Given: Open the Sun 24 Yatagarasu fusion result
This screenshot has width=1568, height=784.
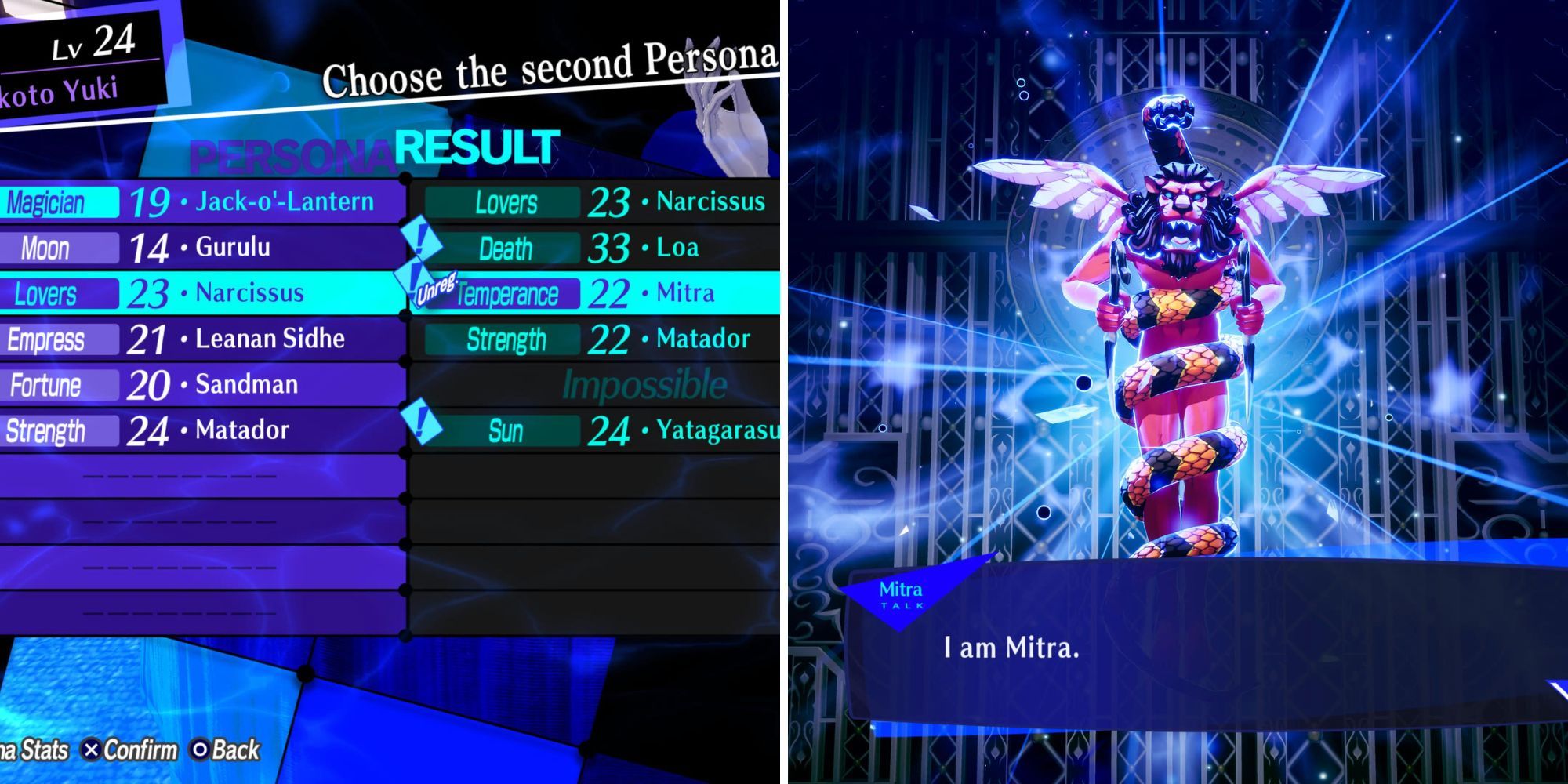Looking at the screenshot, I should (619, 428).
